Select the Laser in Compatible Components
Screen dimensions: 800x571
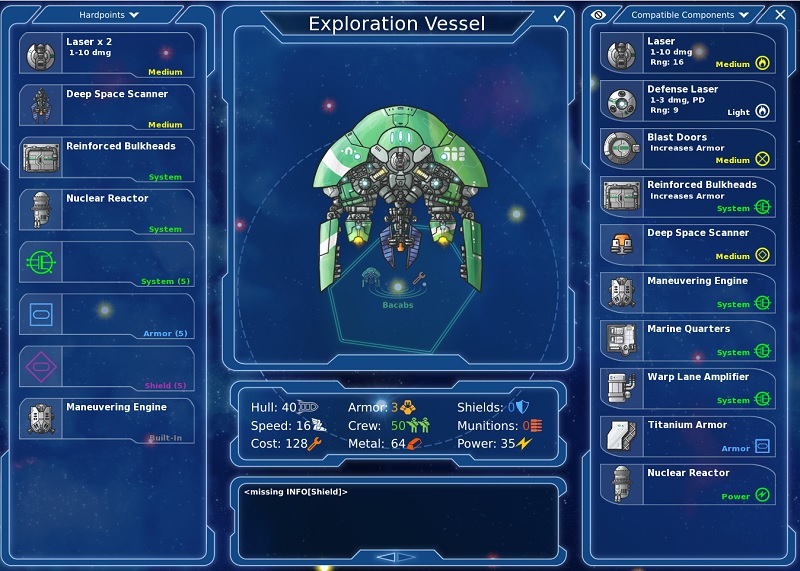(688, 53)
